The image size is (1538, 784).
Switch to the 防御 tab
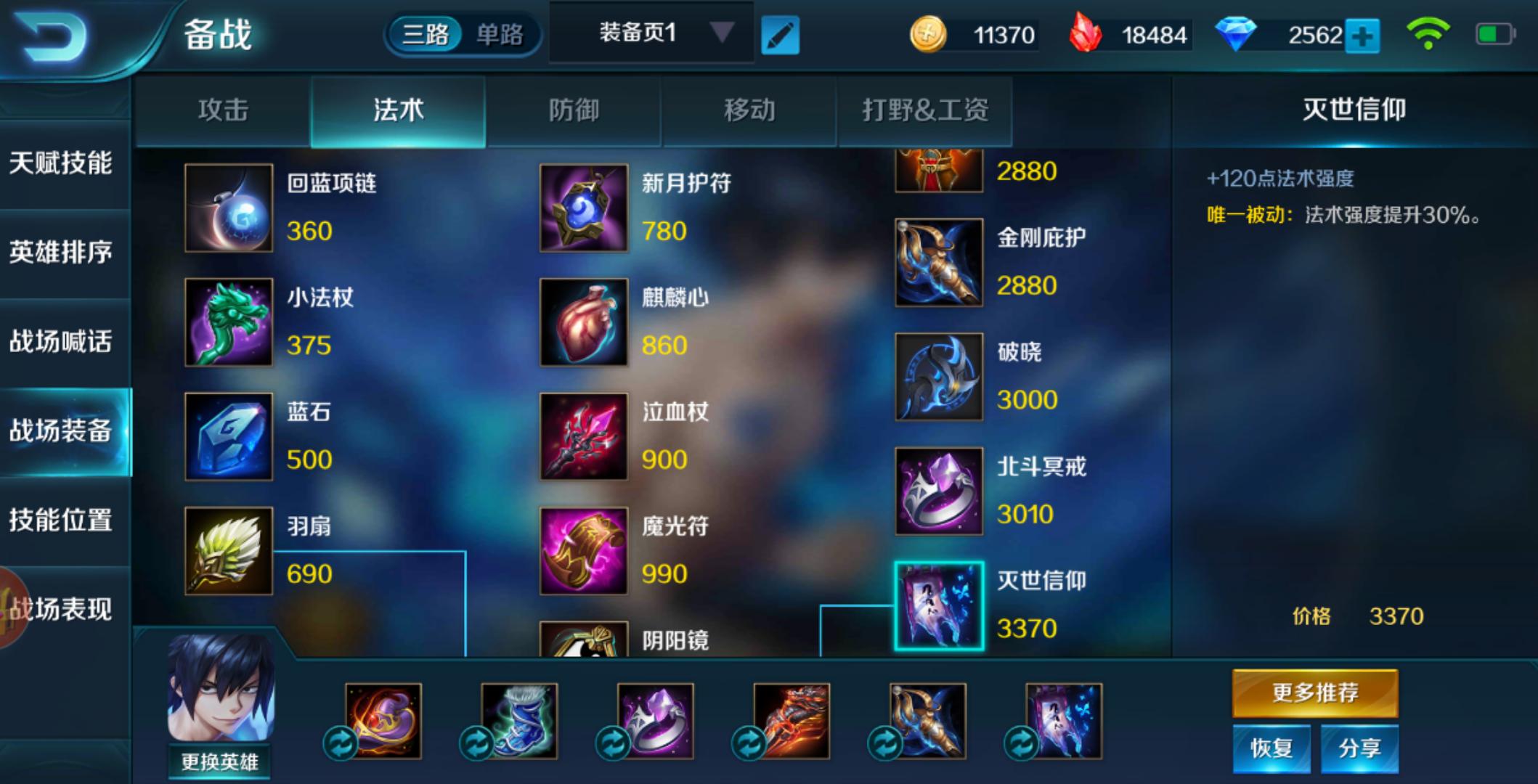point(574,110)
